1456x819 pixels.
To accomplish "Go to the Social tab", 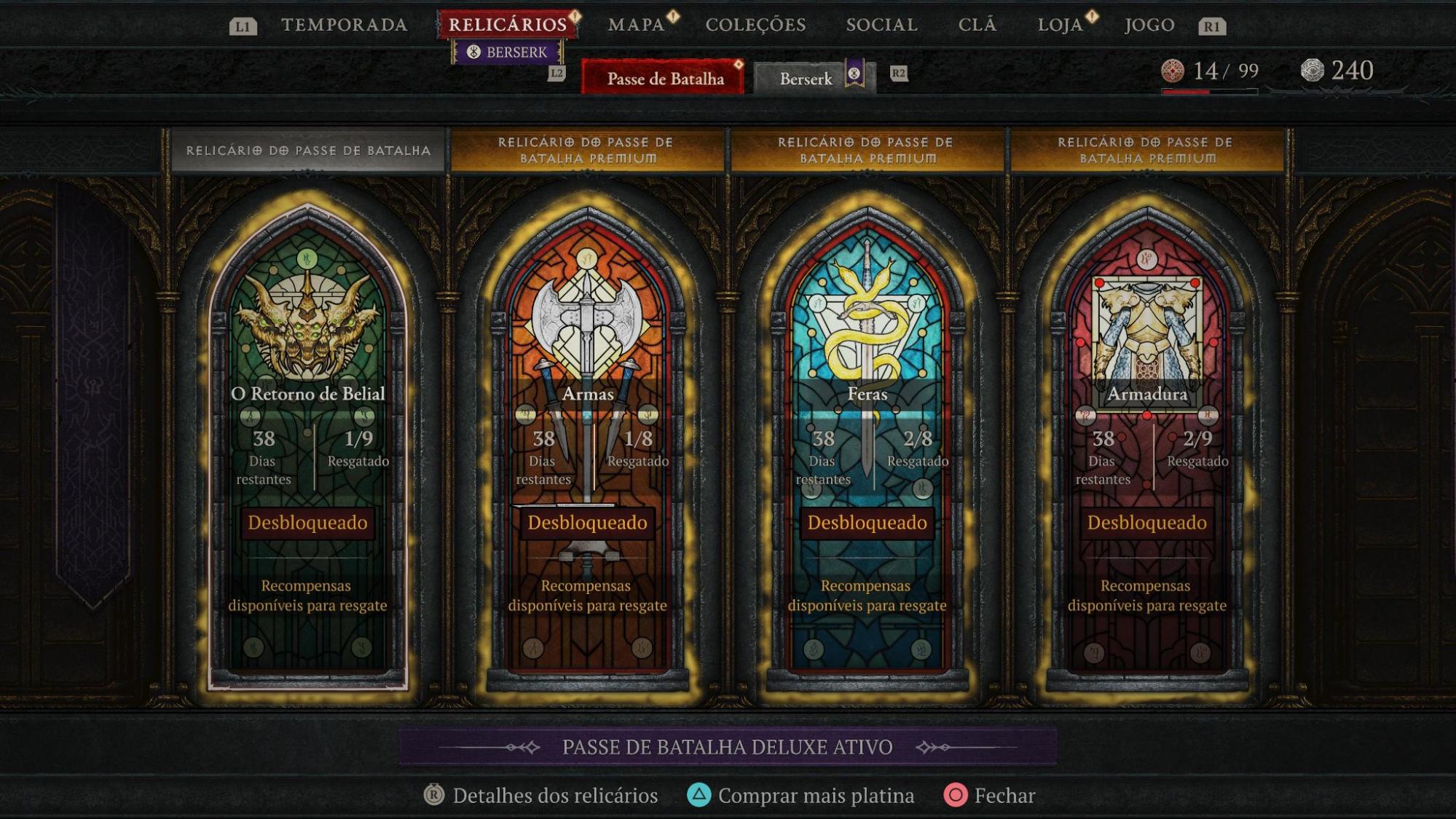I will [x=881, y=25].
